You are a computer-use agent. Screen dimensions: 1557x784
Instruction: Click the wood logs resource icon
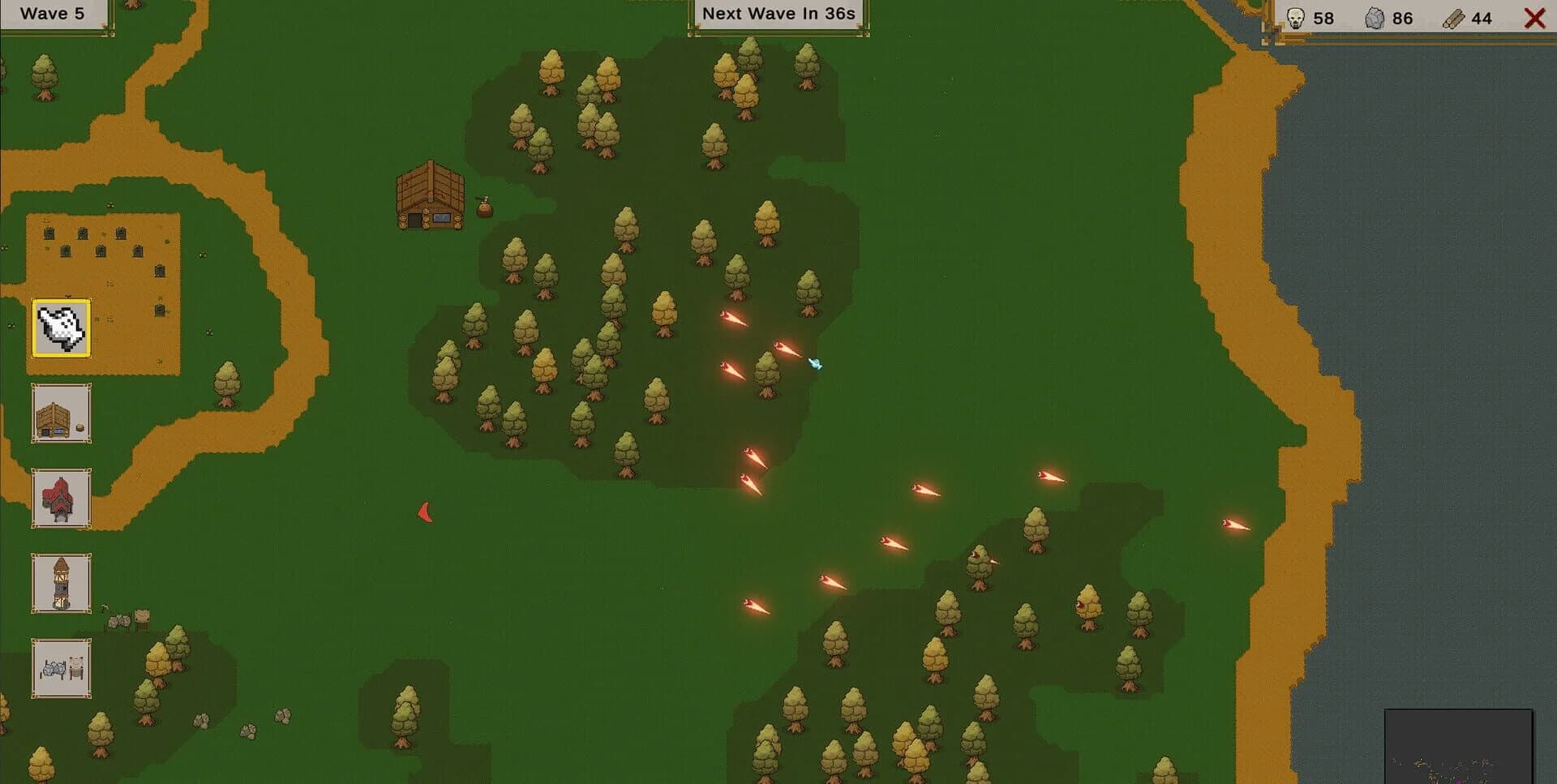click(1456, 16)
